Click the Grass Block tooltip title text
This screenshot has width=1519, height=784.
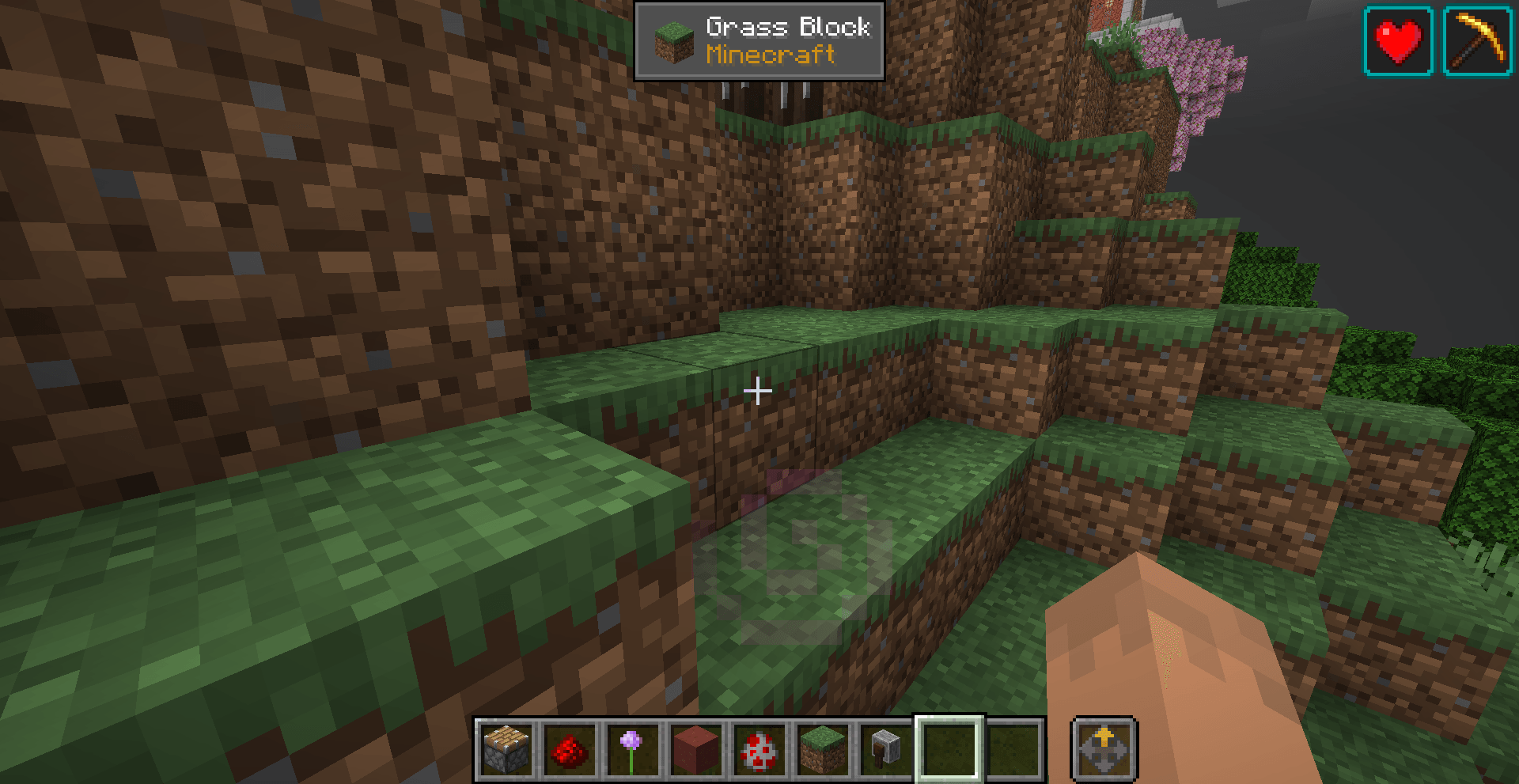787,27
